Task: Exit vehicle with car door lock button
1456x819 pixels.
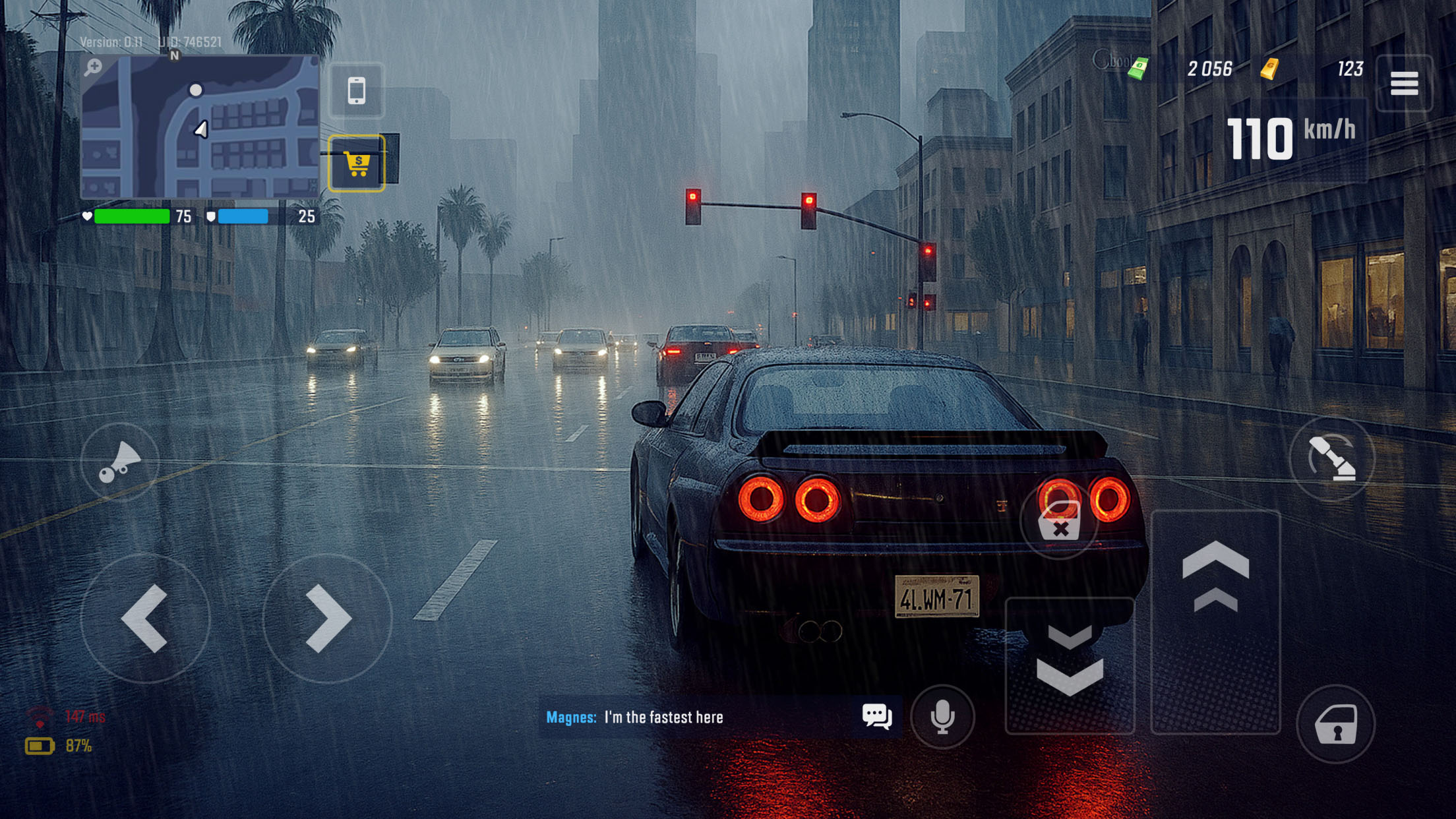Action: [1336, 724]
